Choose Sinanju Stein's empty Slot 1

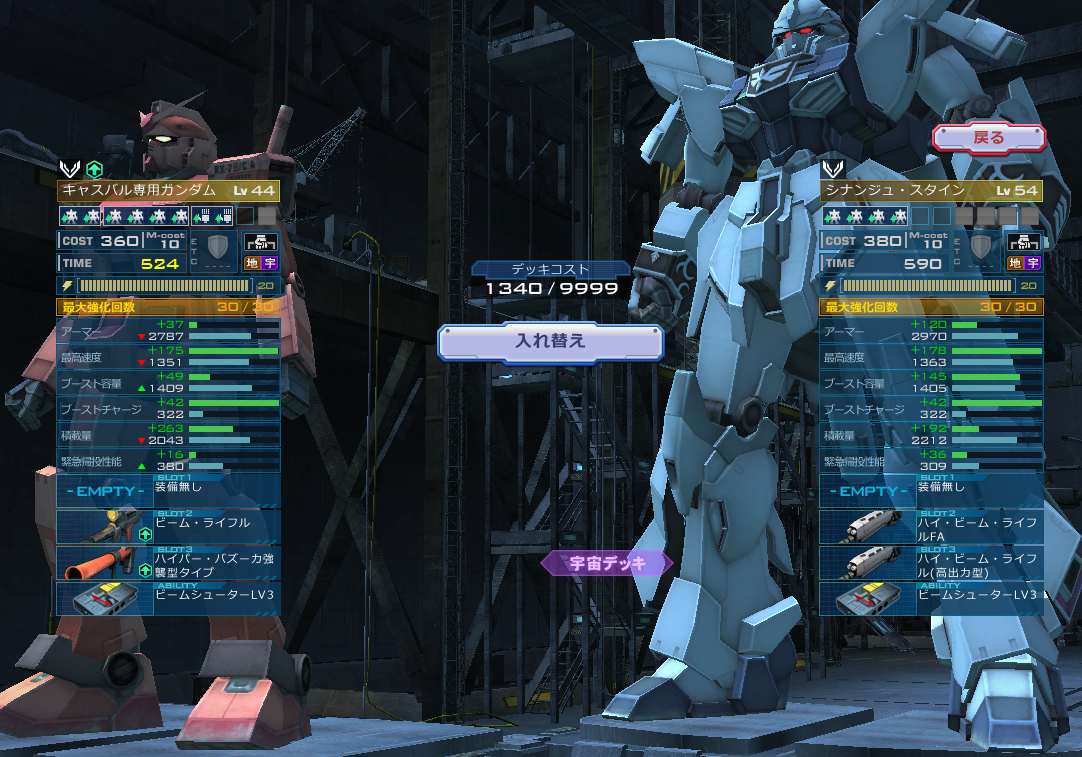(x=931, y=491)
